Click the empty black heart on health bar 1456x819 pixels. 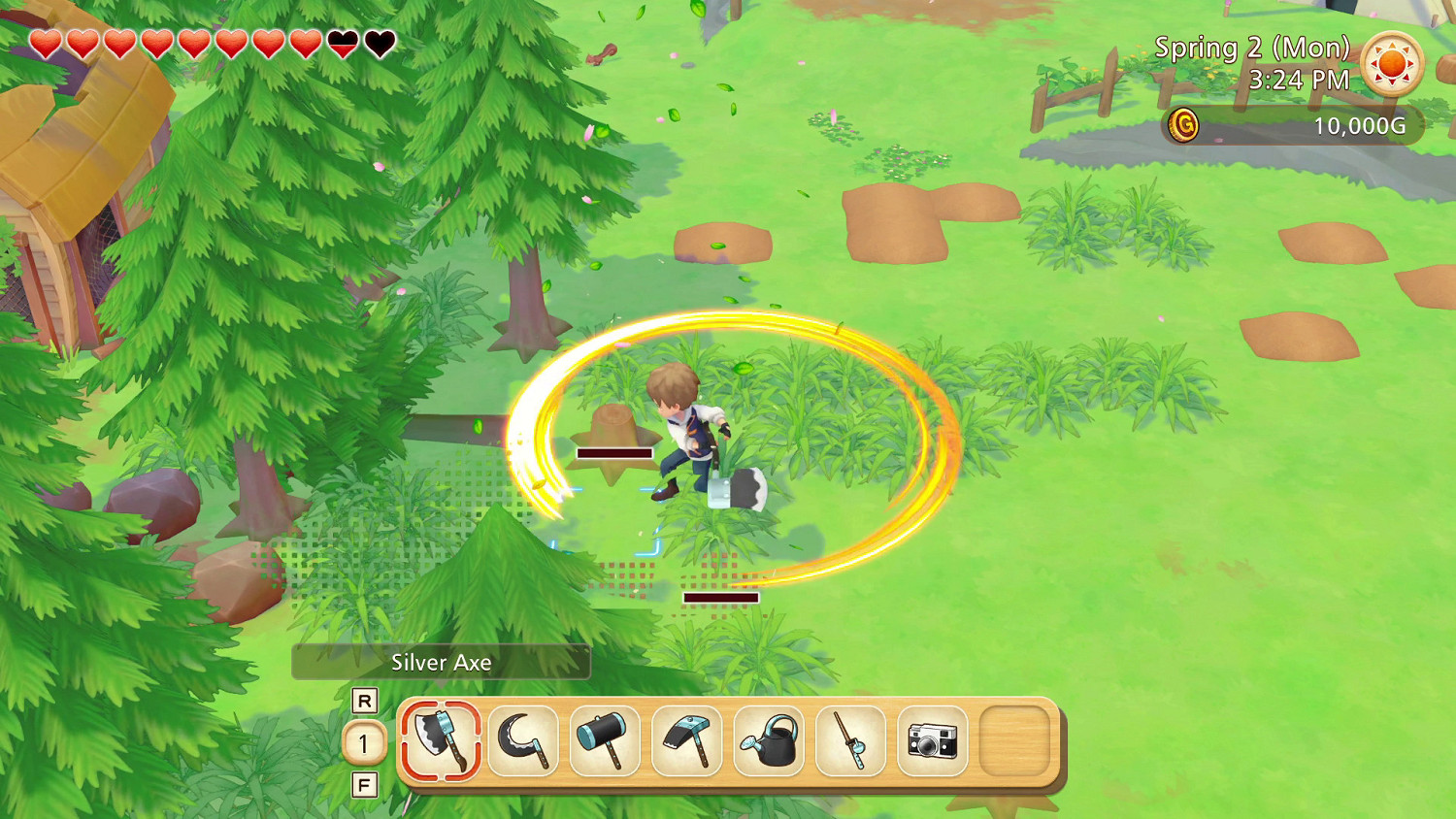(x=377, y=42)
